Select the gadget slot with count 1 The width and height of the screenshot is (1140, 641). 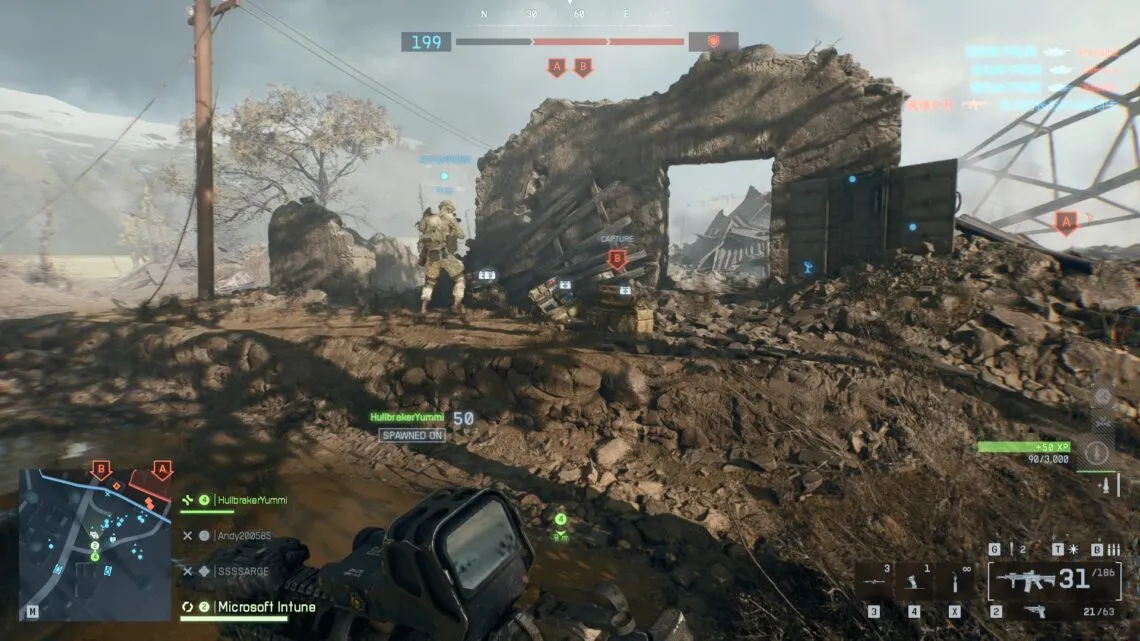914,580
